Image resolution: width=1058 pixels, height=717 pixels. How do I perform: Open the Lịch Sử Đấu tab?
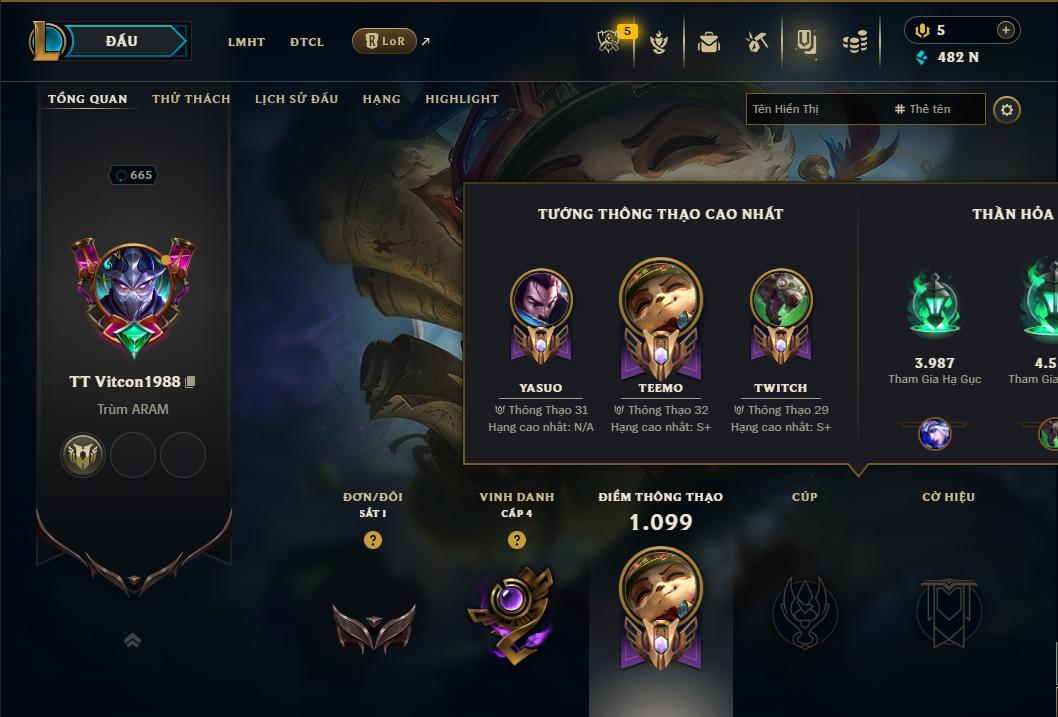coord(296,99)
